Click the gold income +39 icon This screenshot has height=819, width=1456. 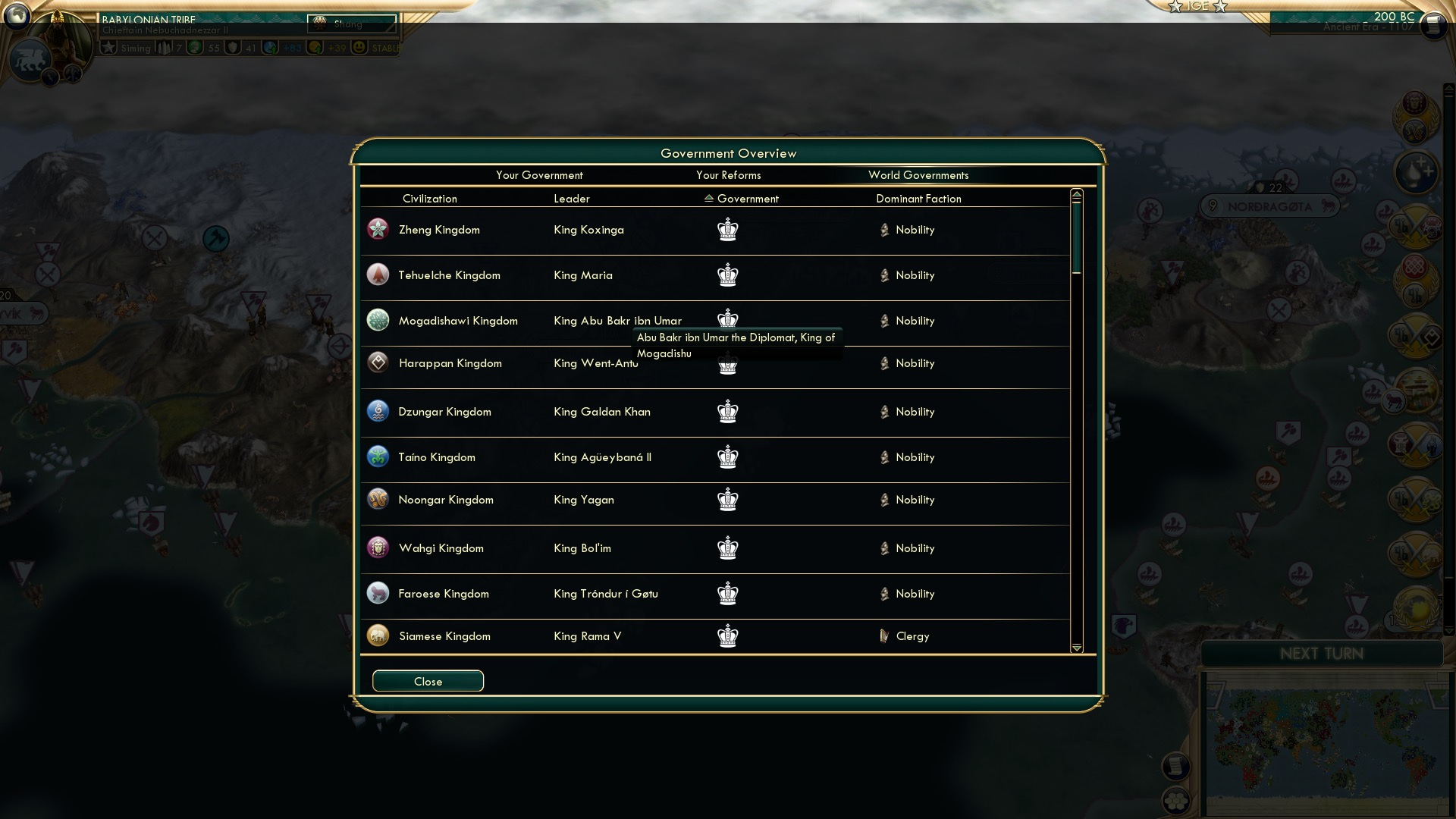[x=315, y=47]
